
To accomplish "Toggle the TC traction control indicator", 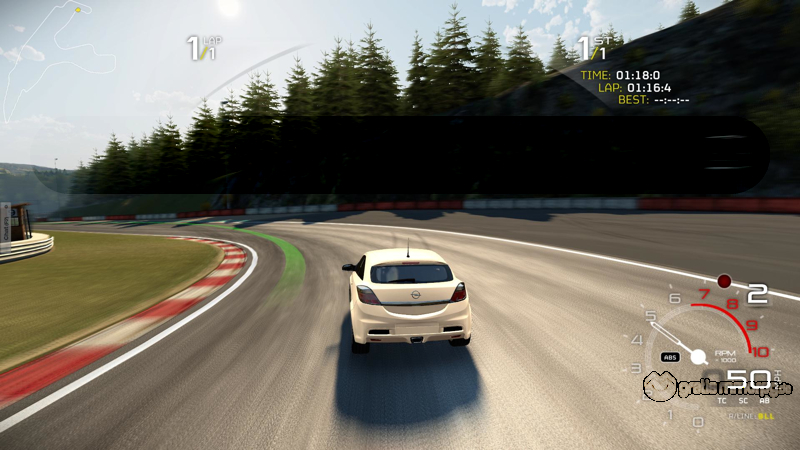I will click(x=722, y=399).
